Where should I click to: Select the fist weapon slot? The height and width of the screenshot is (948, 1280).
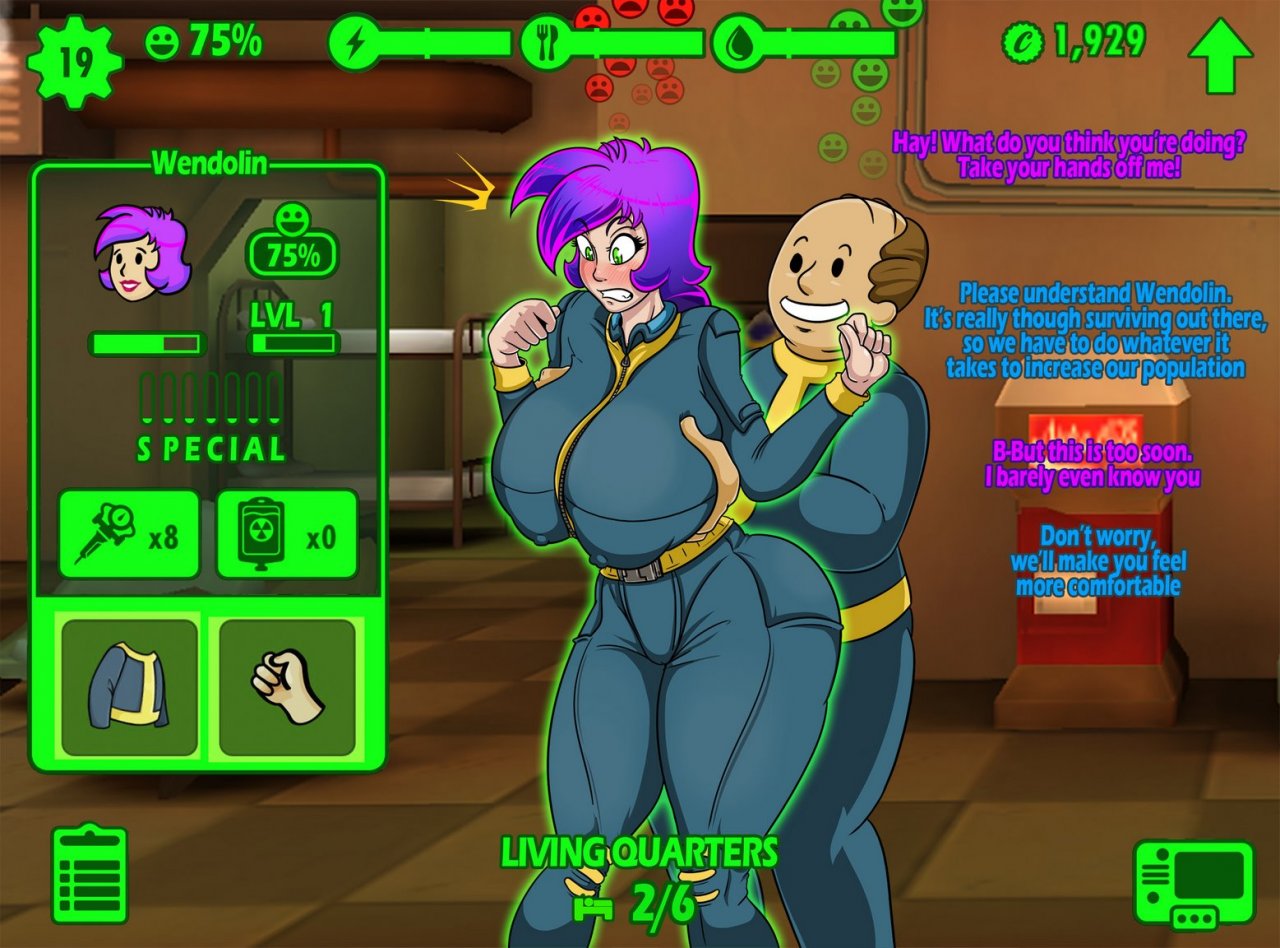coord(287,687)
